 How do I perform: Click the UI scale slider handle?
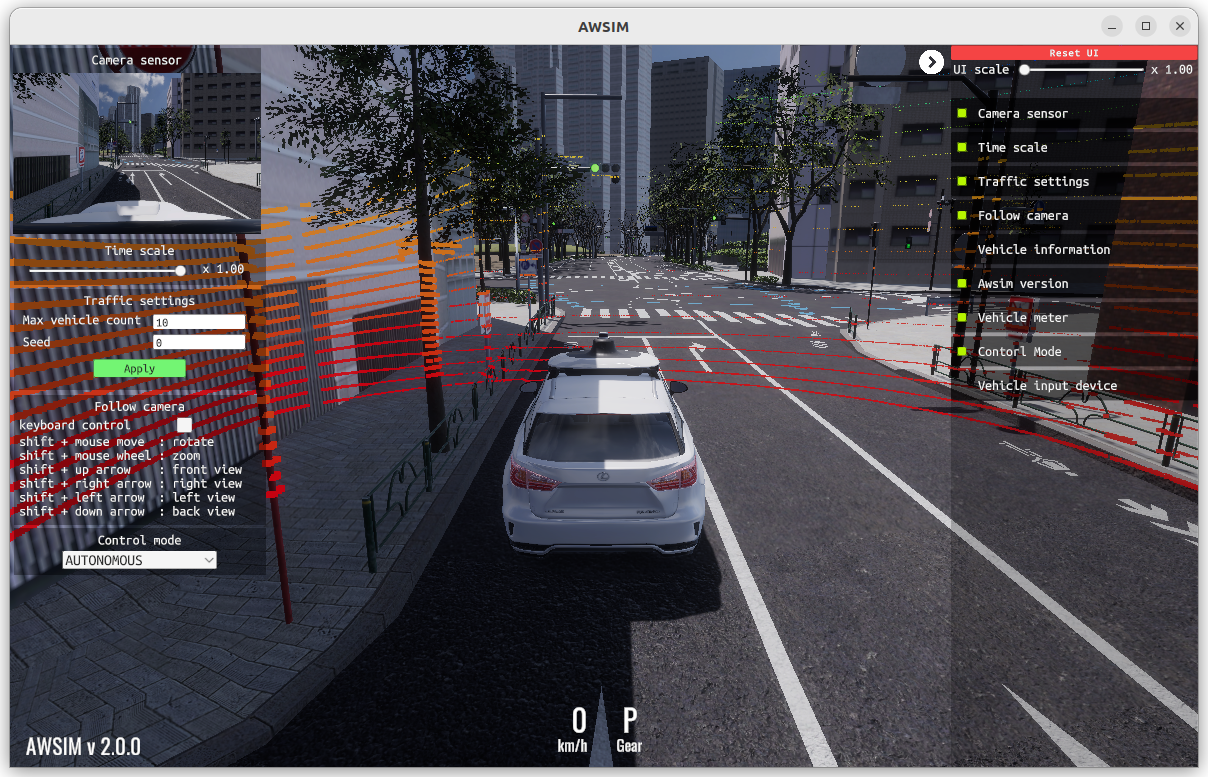tap(1024, 69)
